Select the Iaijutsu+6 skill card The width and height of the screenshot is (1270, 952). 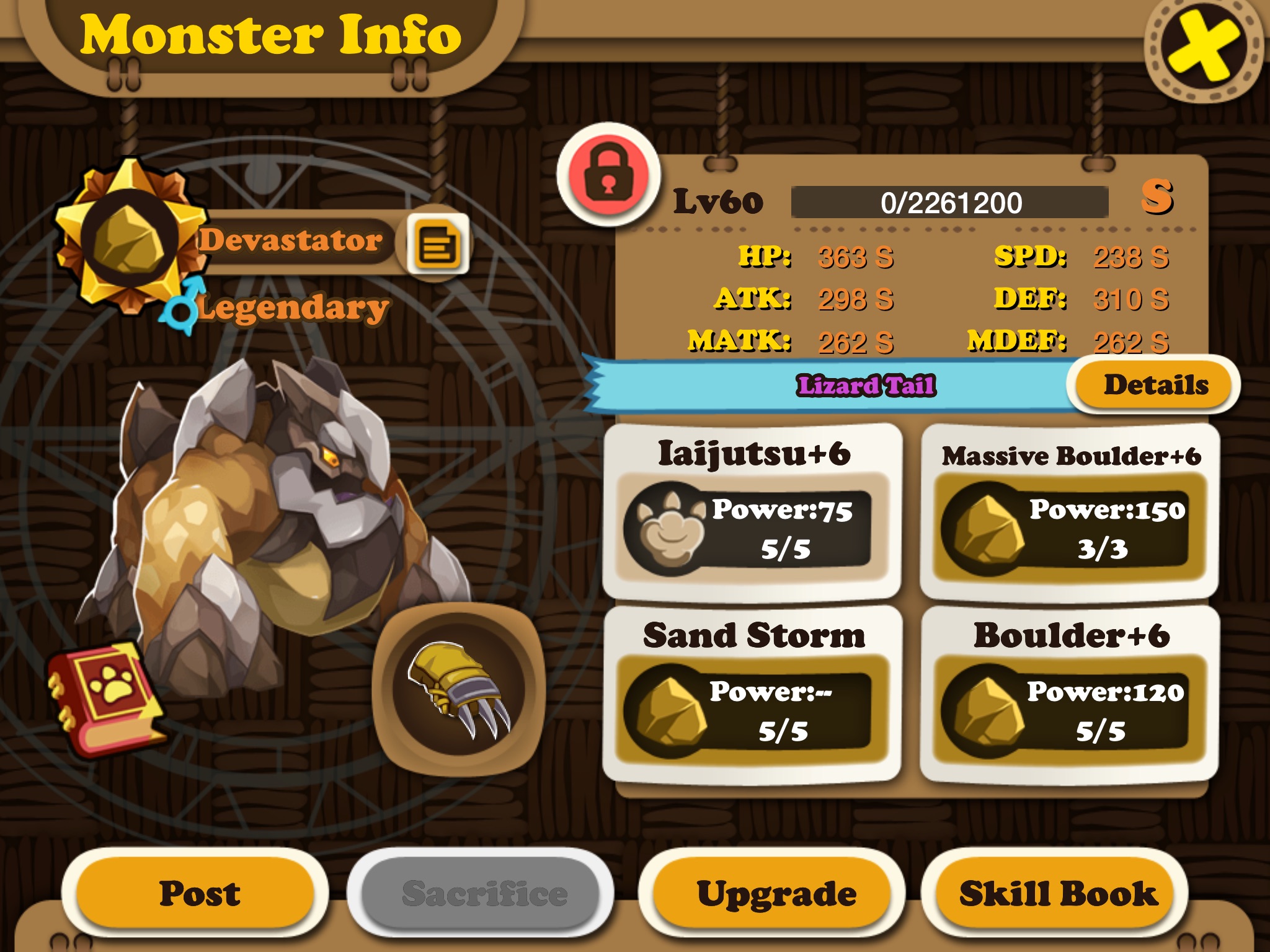click(x=752, y=511)
